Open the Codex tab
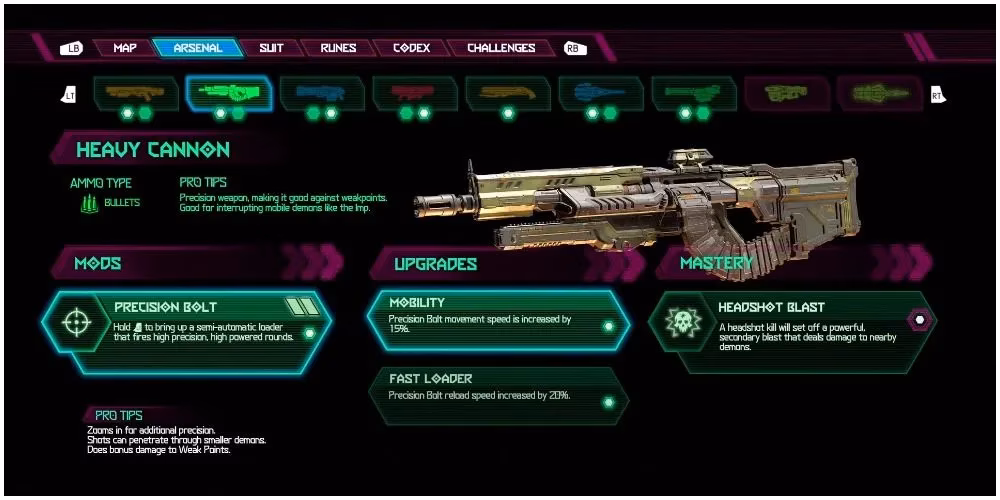This screenshot has width=1000, height=500. 411,48
